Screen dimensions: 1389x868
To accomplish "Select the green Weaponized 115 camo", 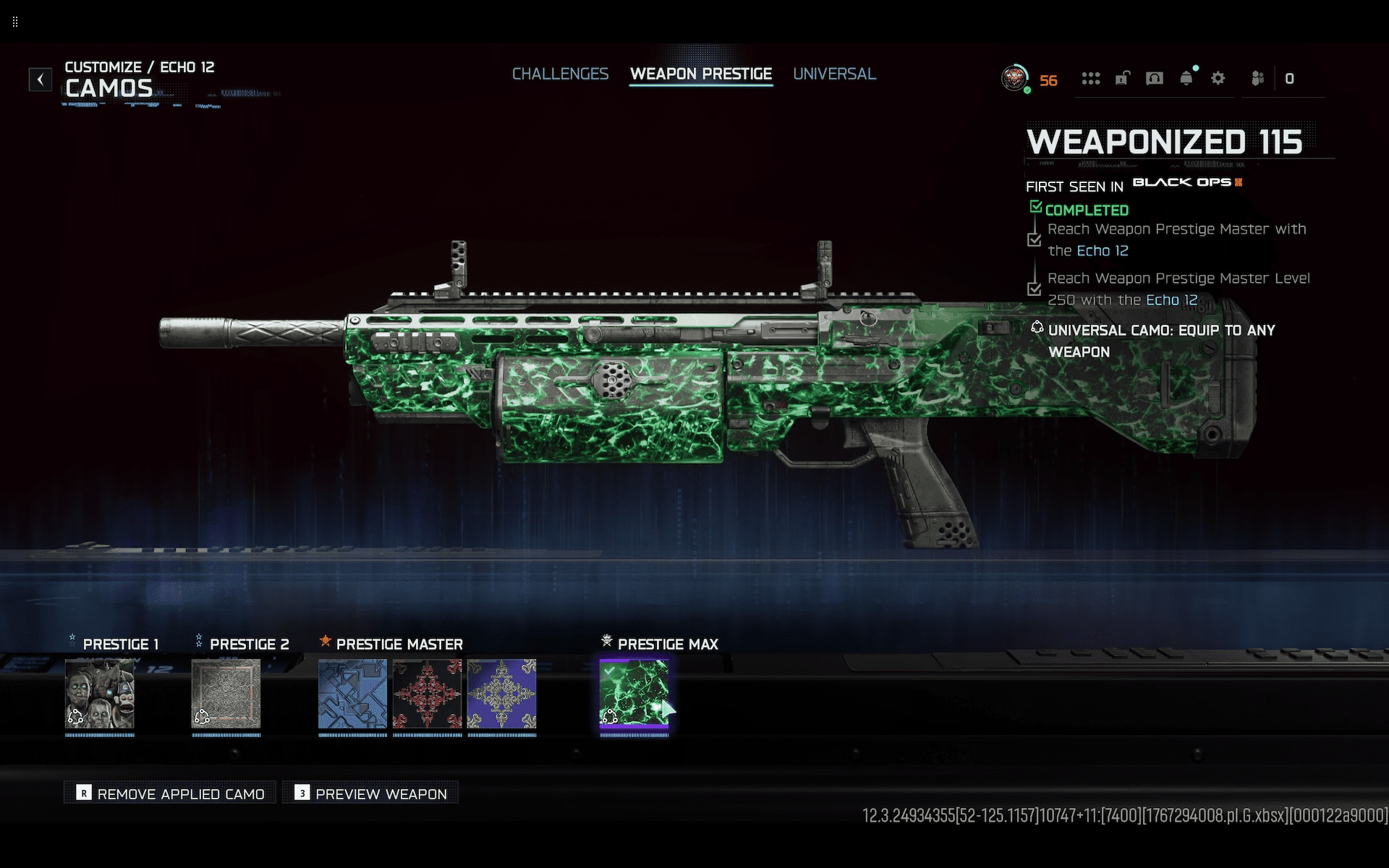I will pos(634,693).
